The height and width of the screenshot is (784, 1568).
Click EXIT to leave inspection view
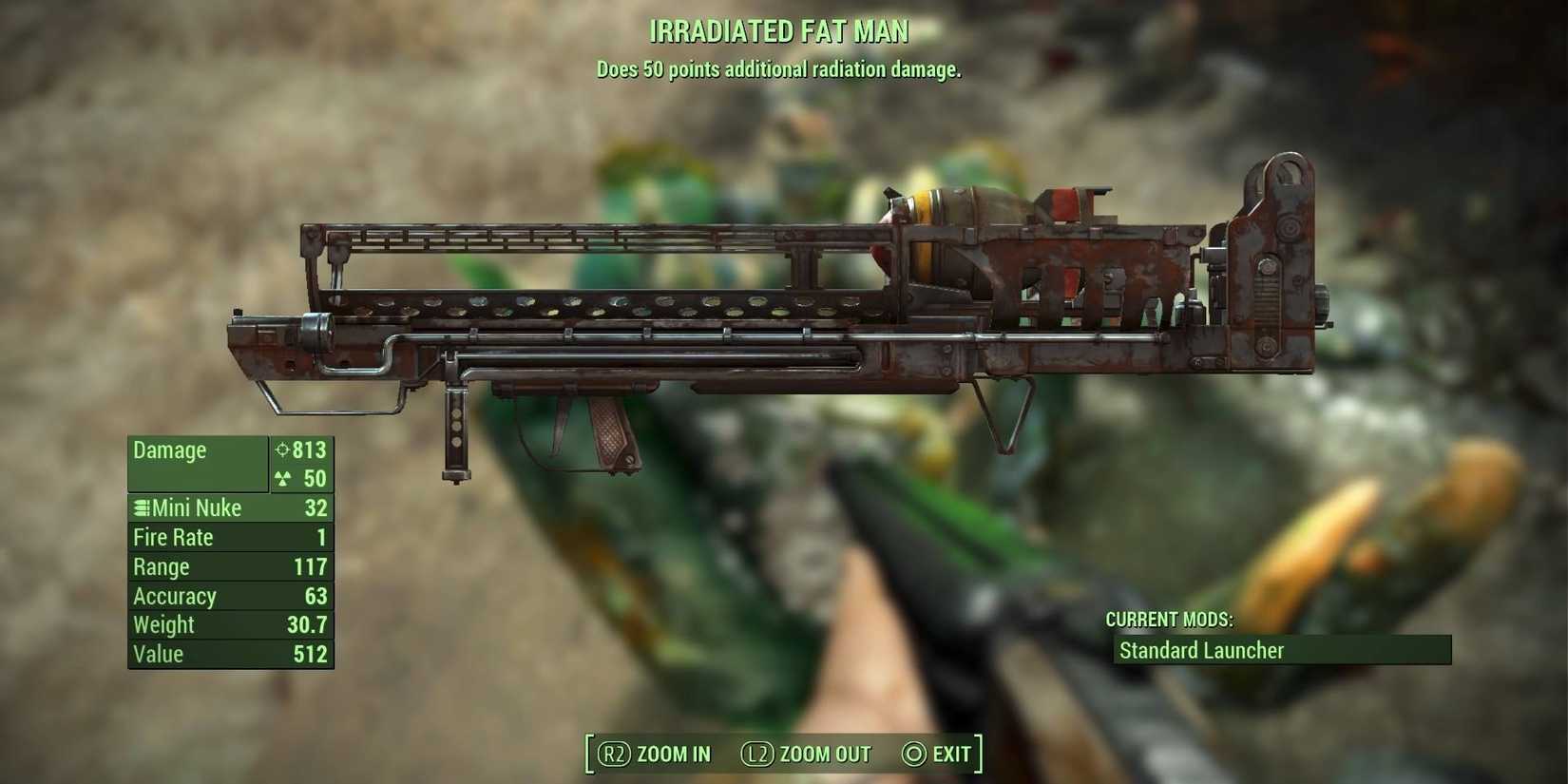[949, 754]
